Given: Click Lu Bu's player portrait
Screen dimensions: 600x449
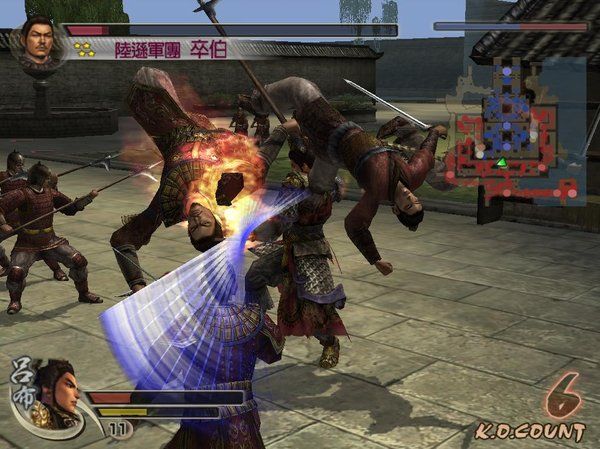Looking at the screenshot, I should (x=57, y=391).
